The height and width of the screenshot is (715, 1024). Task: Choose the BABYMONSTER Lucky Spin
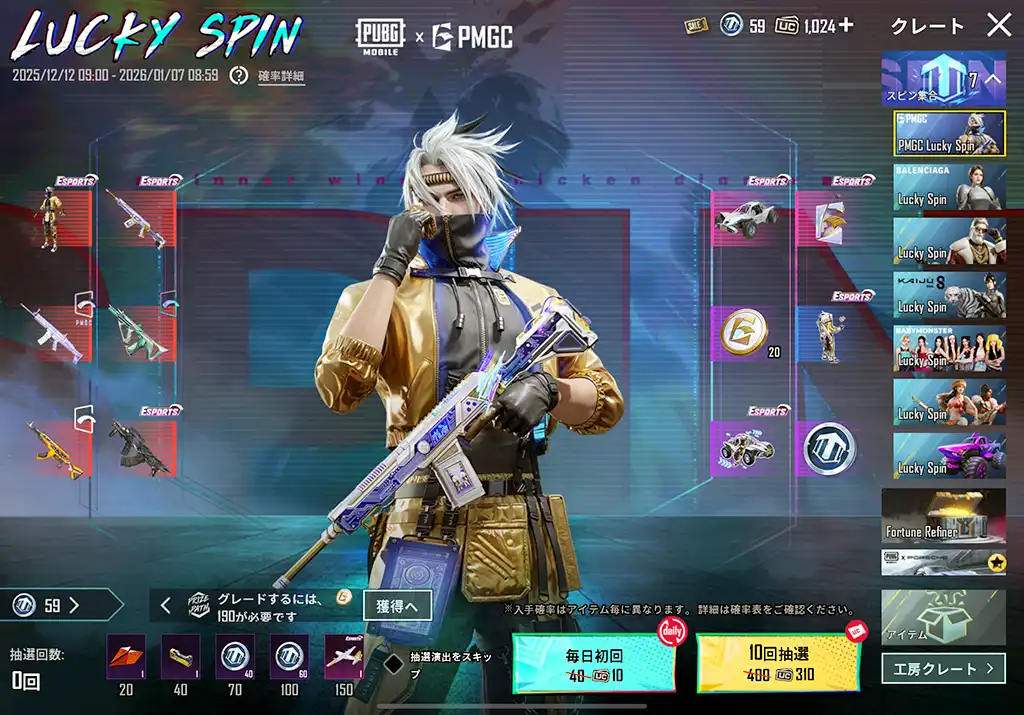[949, 348]
